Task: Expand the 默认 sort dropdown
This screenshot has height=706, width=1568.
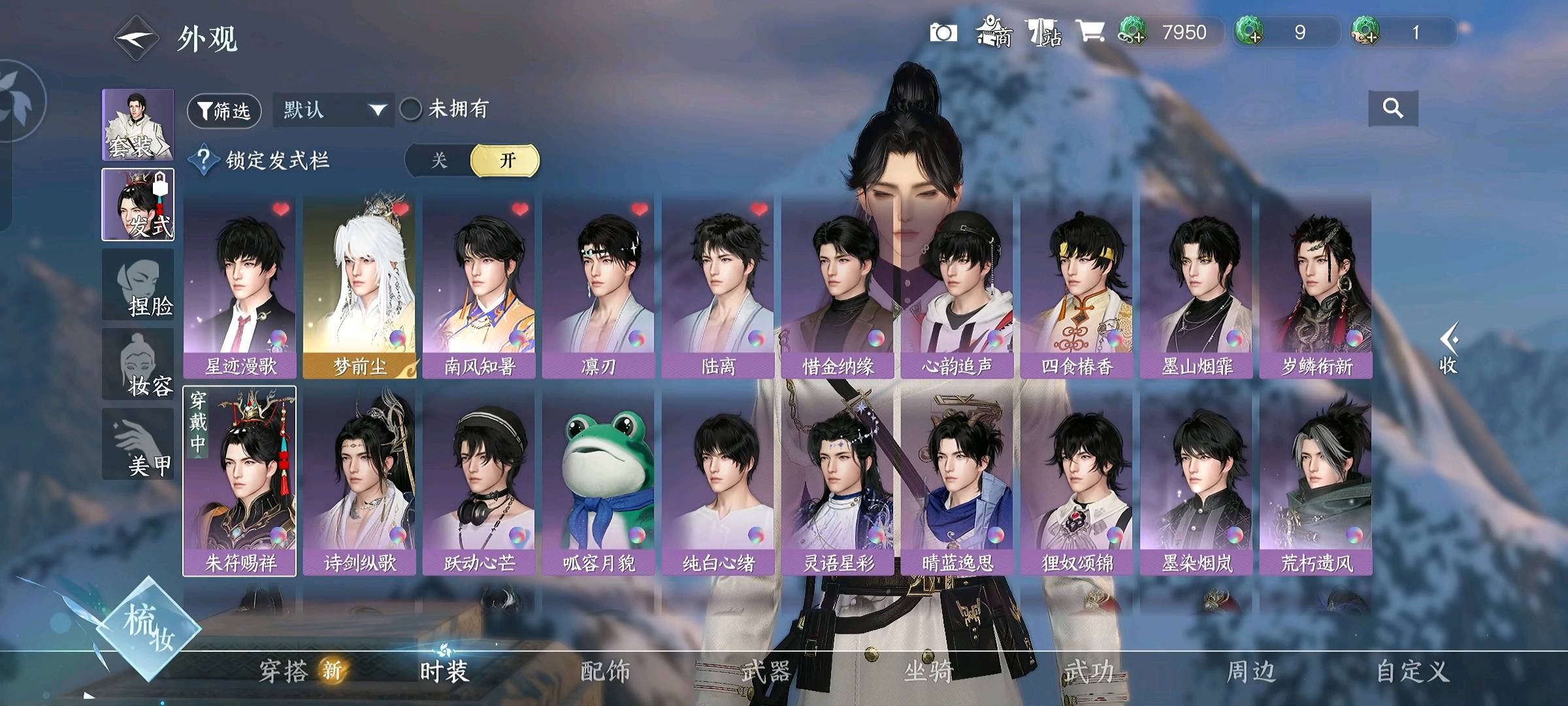Action: click(x=333, y=110)
